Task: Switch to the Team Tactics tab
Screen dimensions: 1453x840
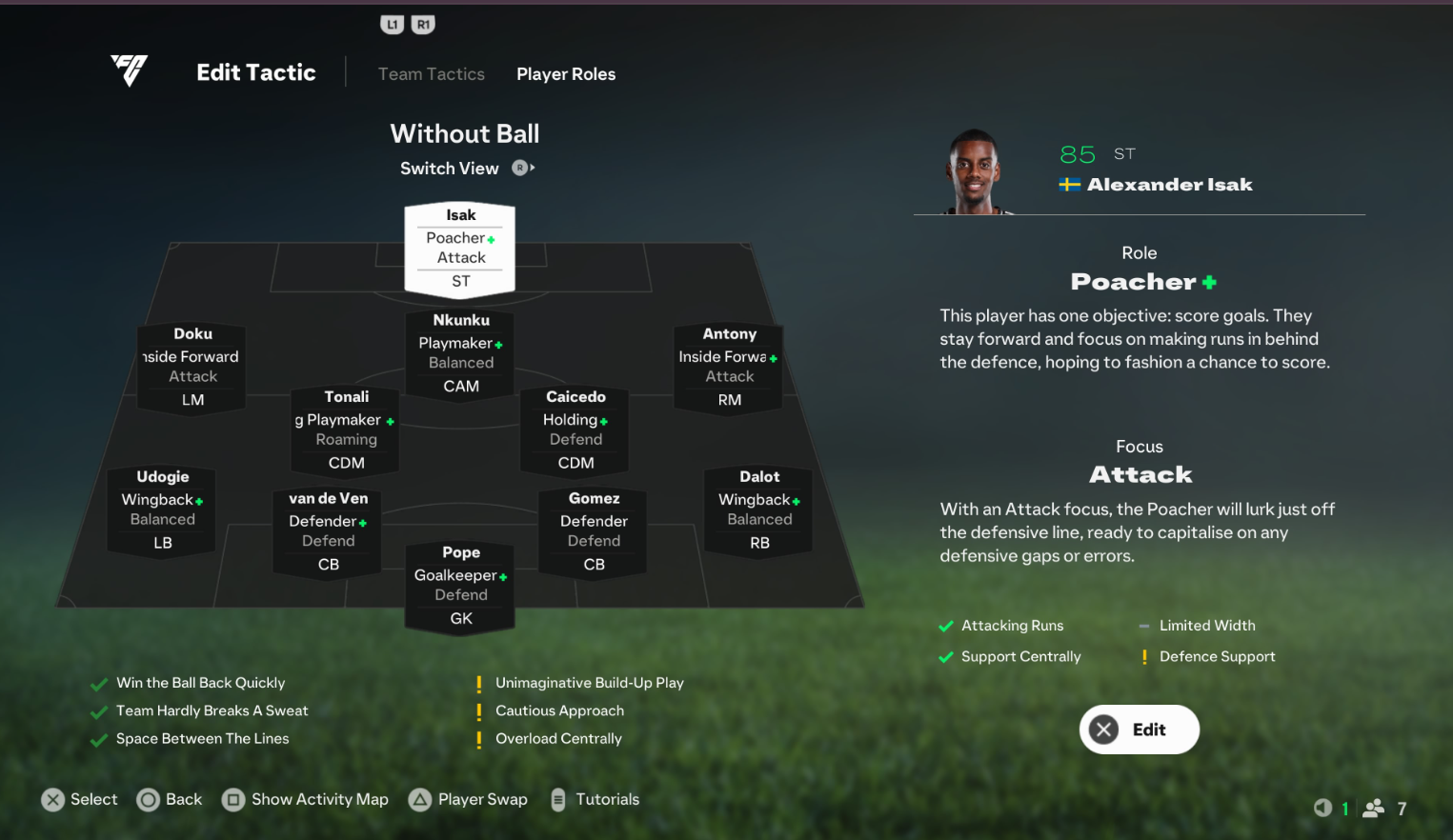Action: 431,73
